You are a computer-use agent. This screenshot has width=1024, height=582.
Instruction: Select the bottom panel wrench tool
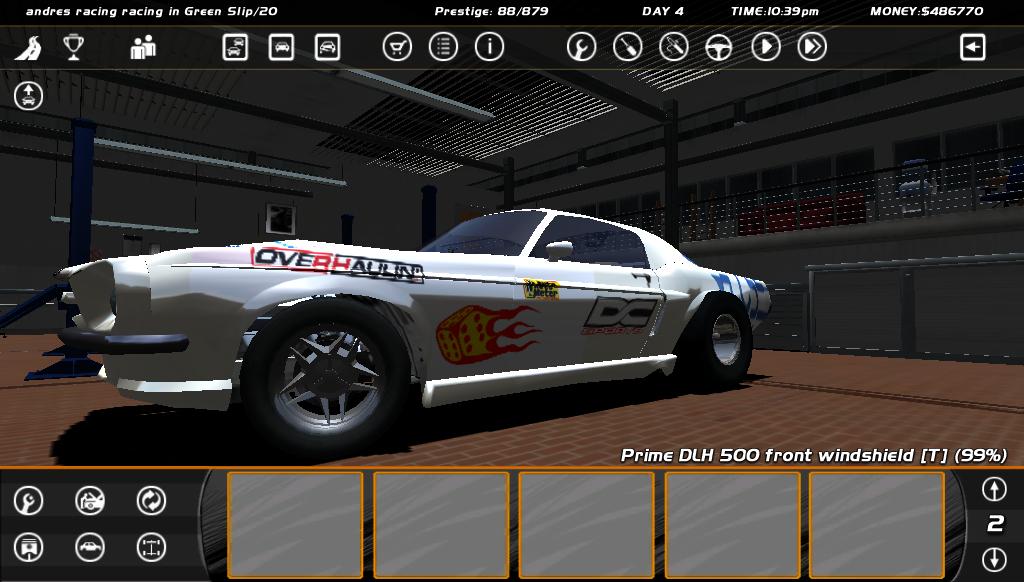click(x=29, y=500)
